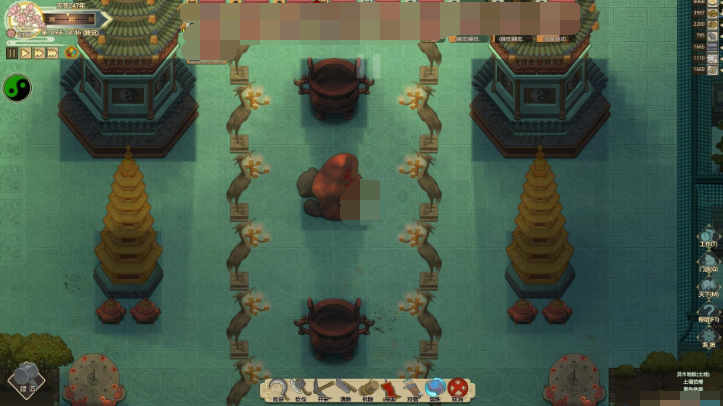Switch to triple fast-forward speed
The height and width of the screenshot is (406, 723).
(53, 53)
